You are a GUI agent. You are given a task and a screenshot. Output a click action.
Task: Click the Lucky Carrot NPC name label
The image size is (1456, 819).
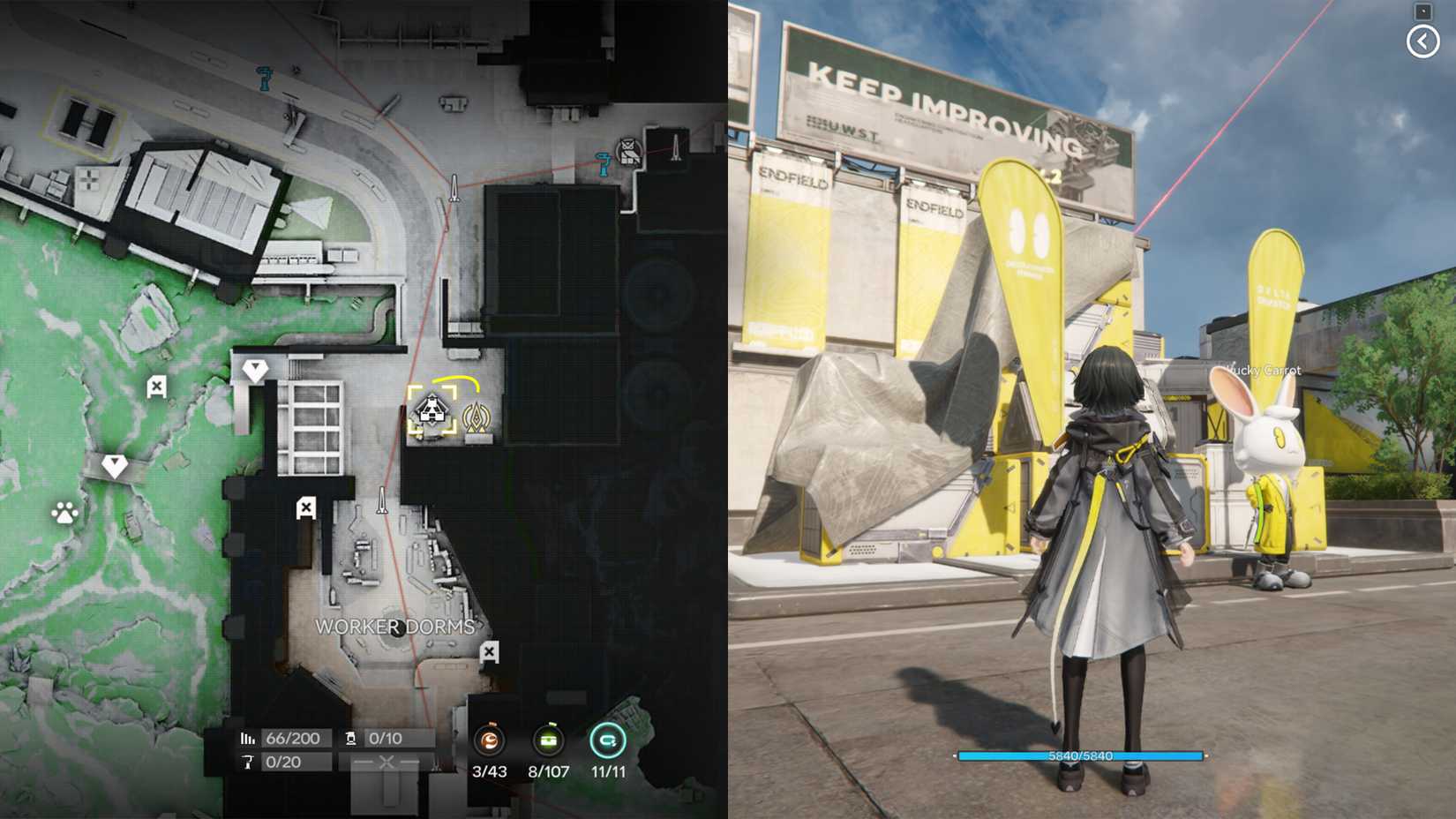[x=1264, y=370]
